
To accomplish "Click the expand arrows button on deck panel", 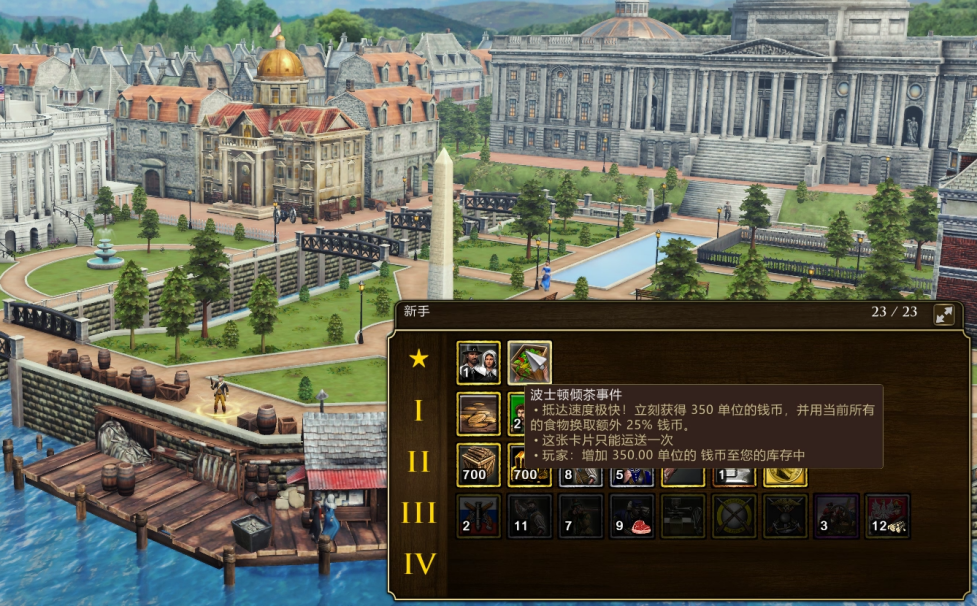I will coord(943,316).
